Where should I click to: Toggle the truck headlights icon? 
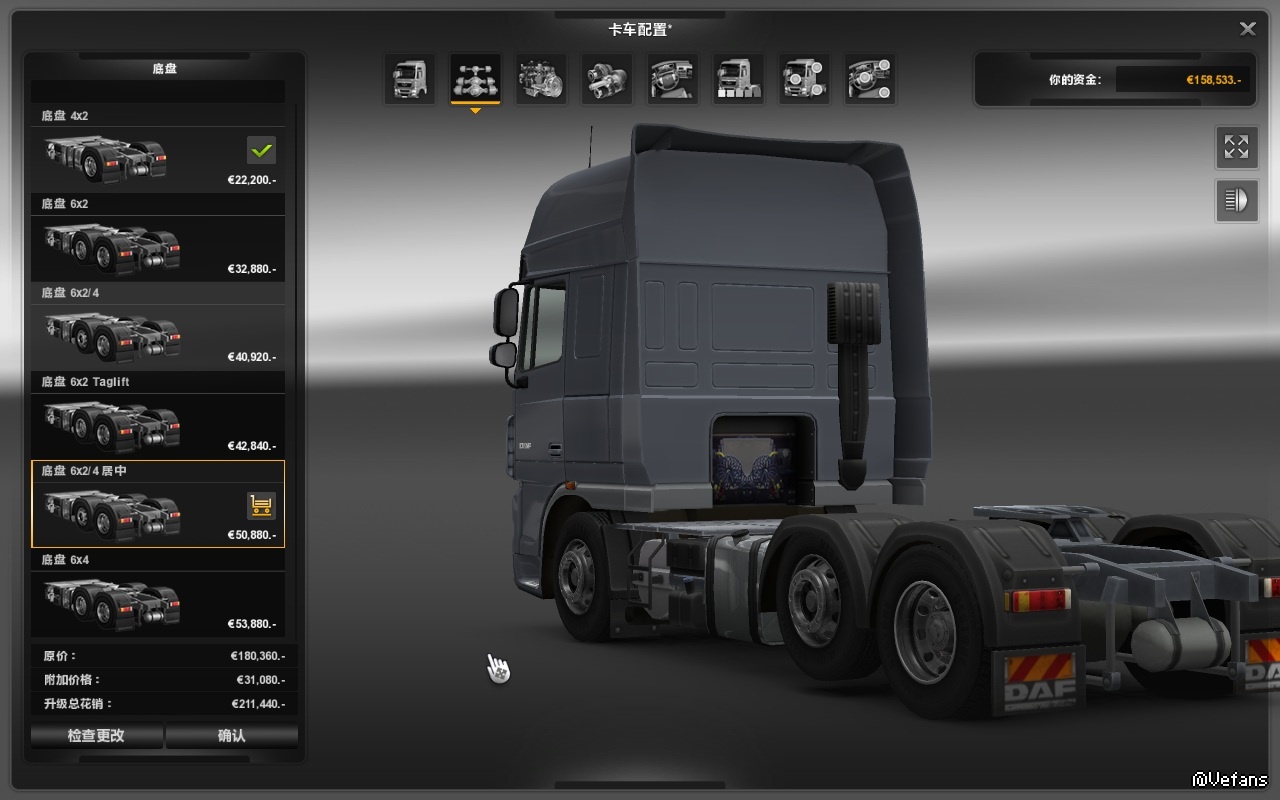(1237, 201)
